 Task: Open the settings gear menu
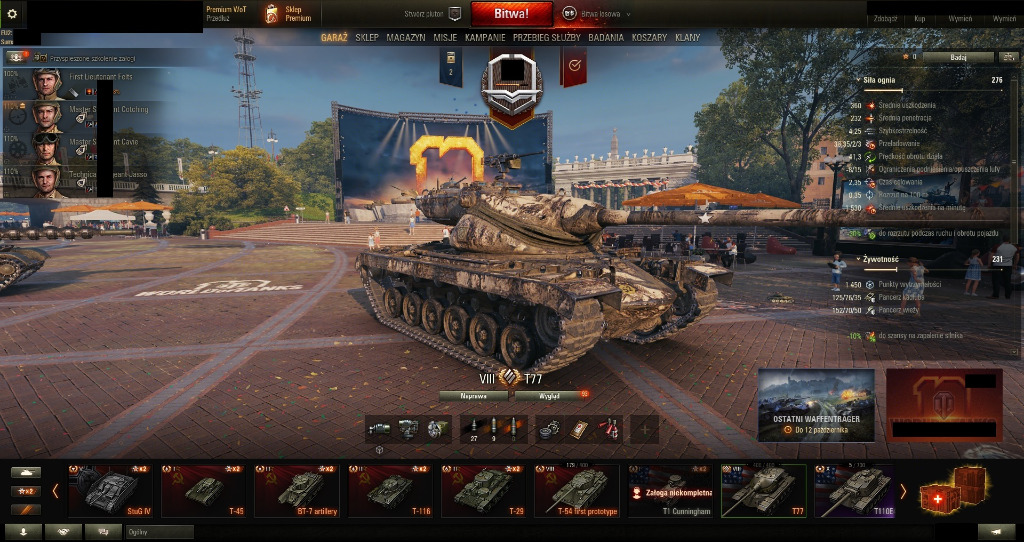point(12,14)
